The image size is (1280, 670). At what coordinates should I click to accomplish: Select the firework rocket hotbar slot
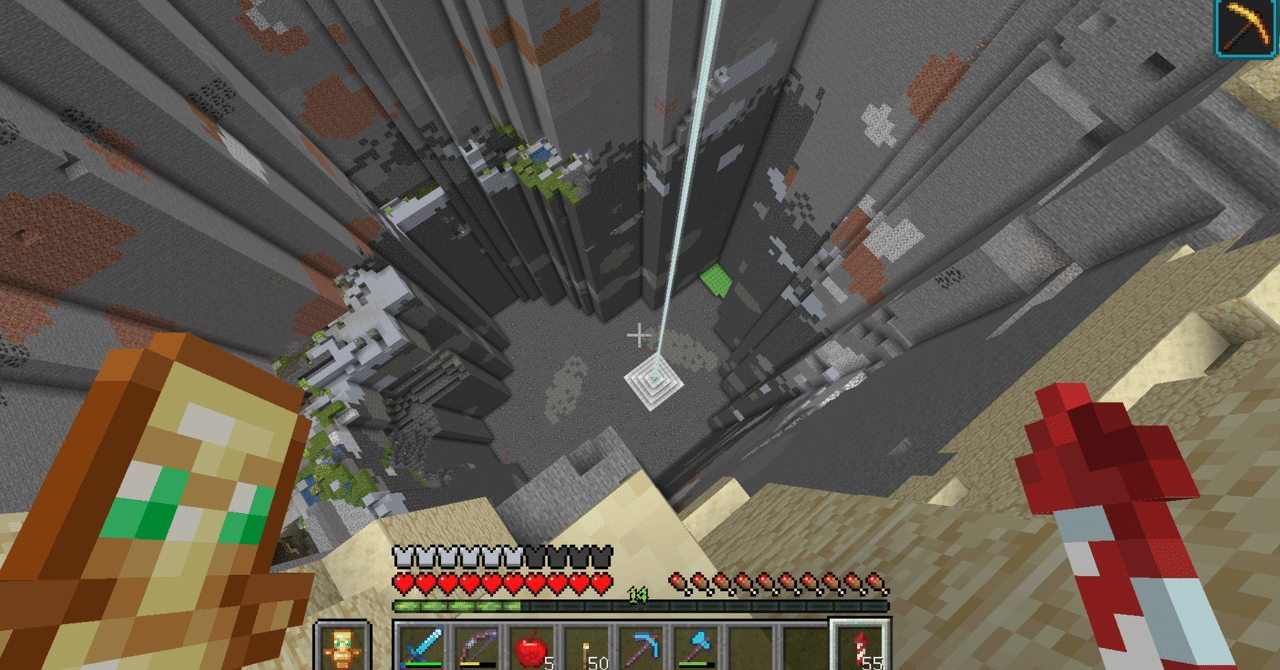[859, 647]
